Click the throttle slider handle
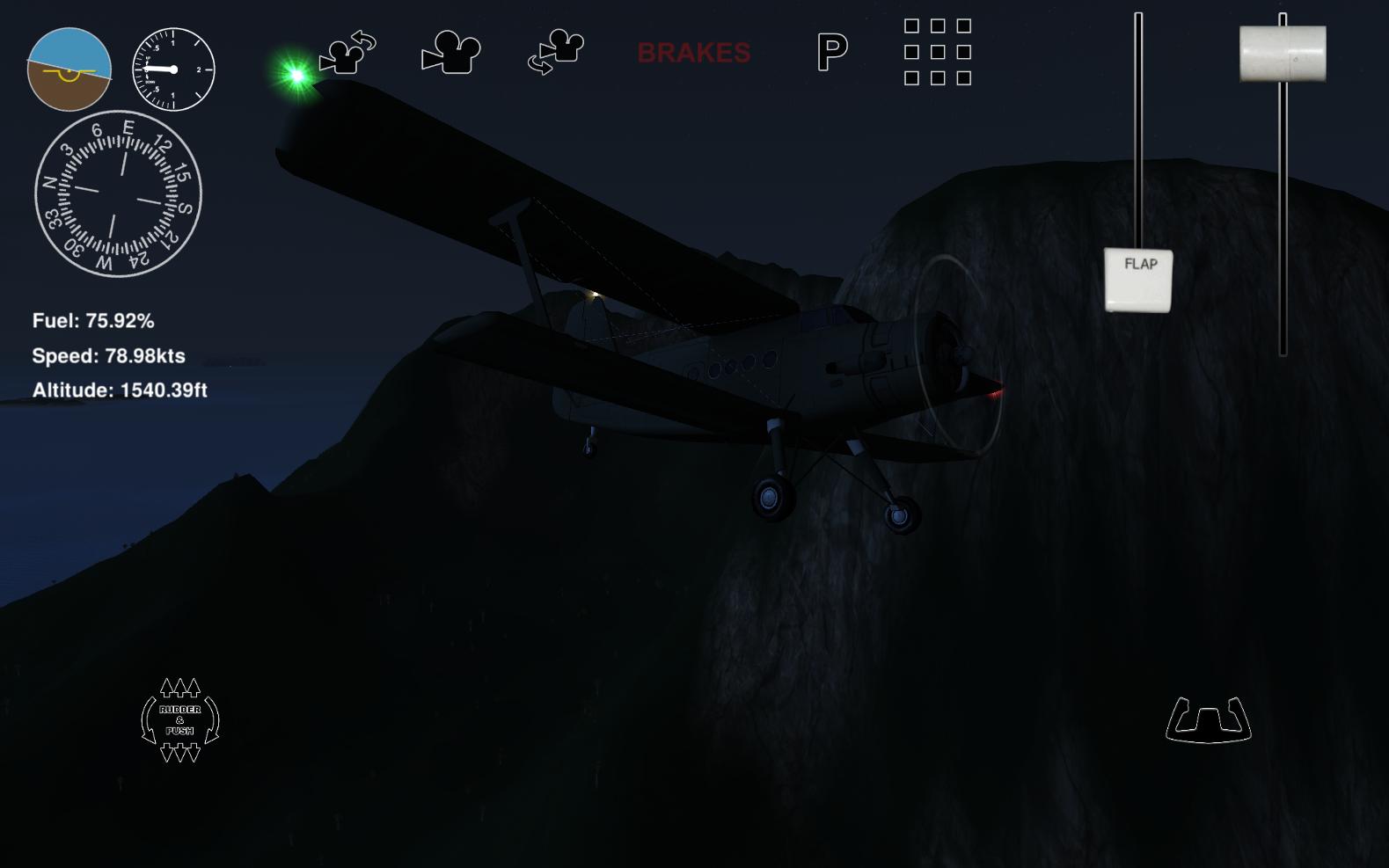 [1283, 54]
